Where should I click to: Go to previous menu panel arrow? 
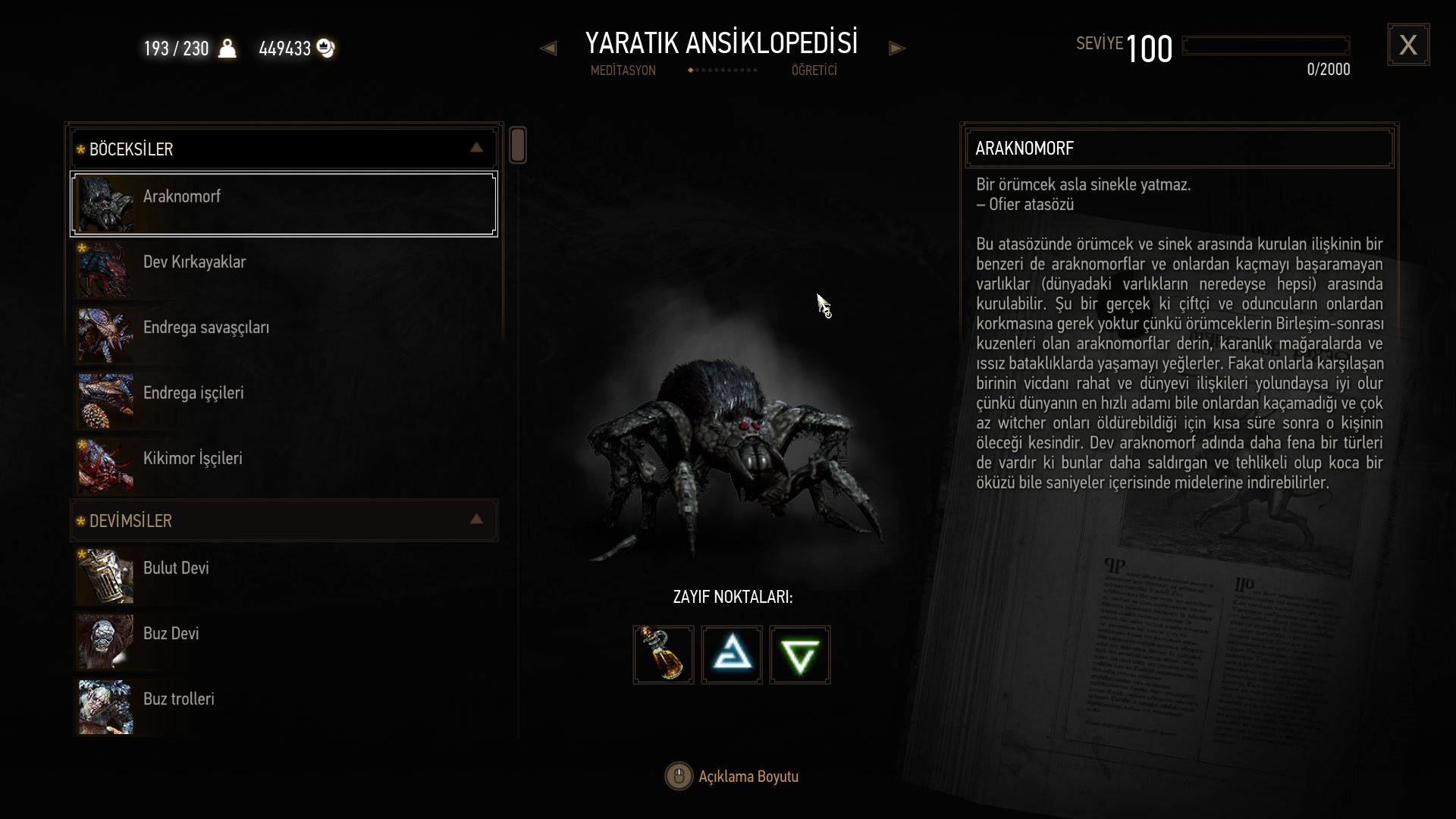[548, 49]
